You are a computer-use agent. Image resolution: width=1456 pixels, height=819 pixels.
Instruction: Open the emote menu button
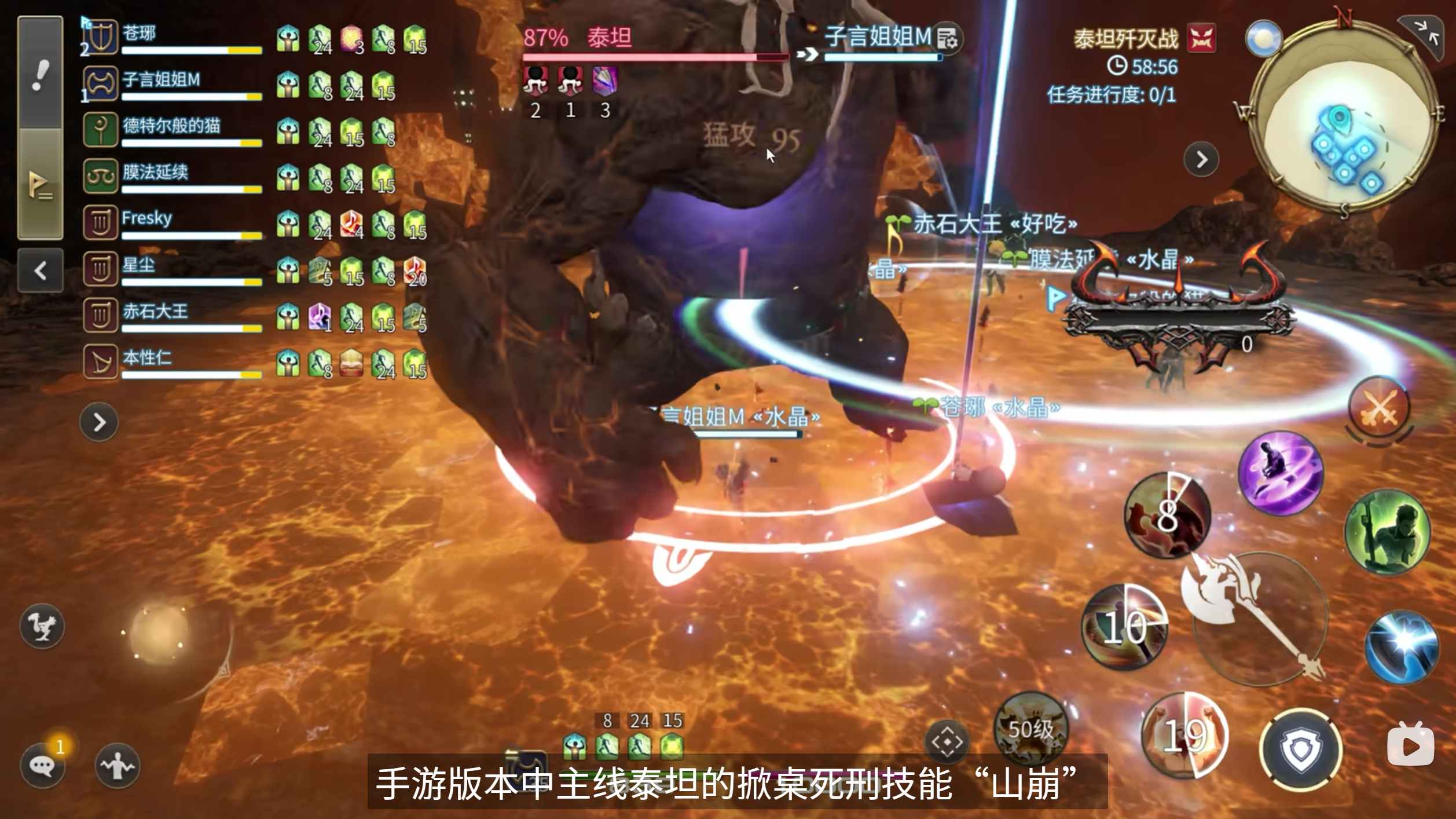pyautogui.click(x=118, y=766)
